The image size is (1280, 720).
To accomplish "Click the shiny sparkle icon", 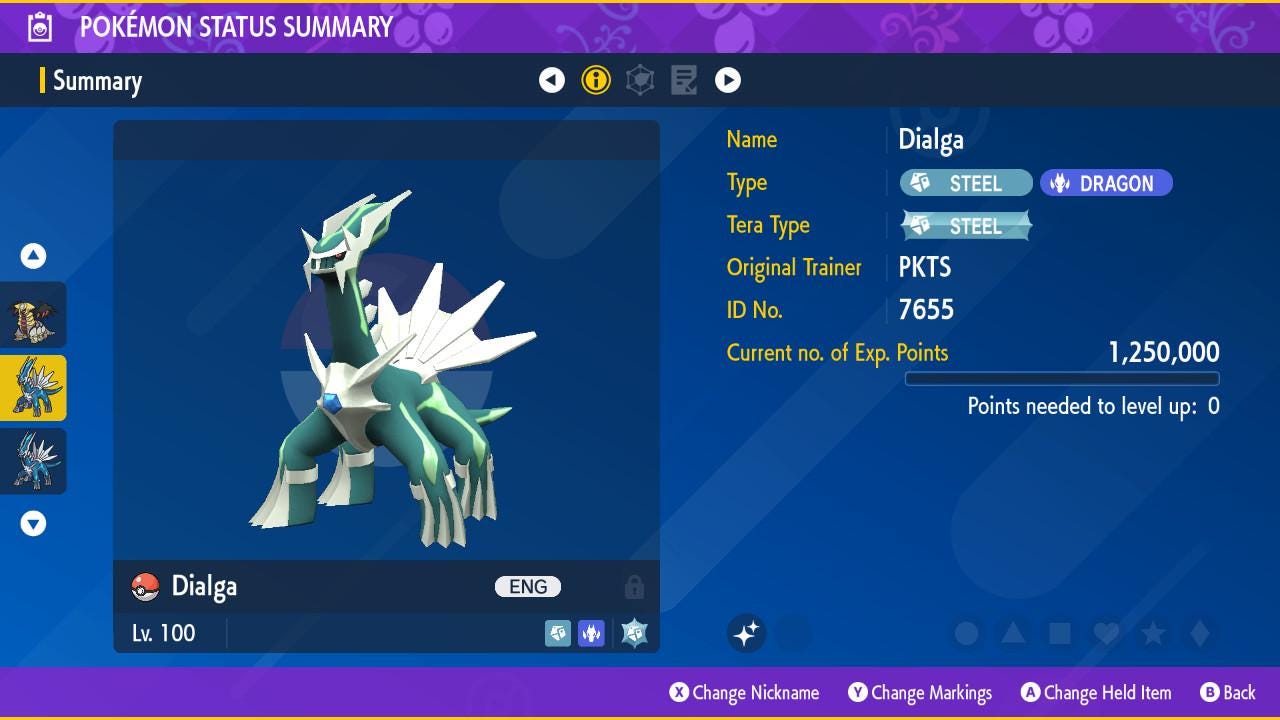I will (x=746, y=633).
